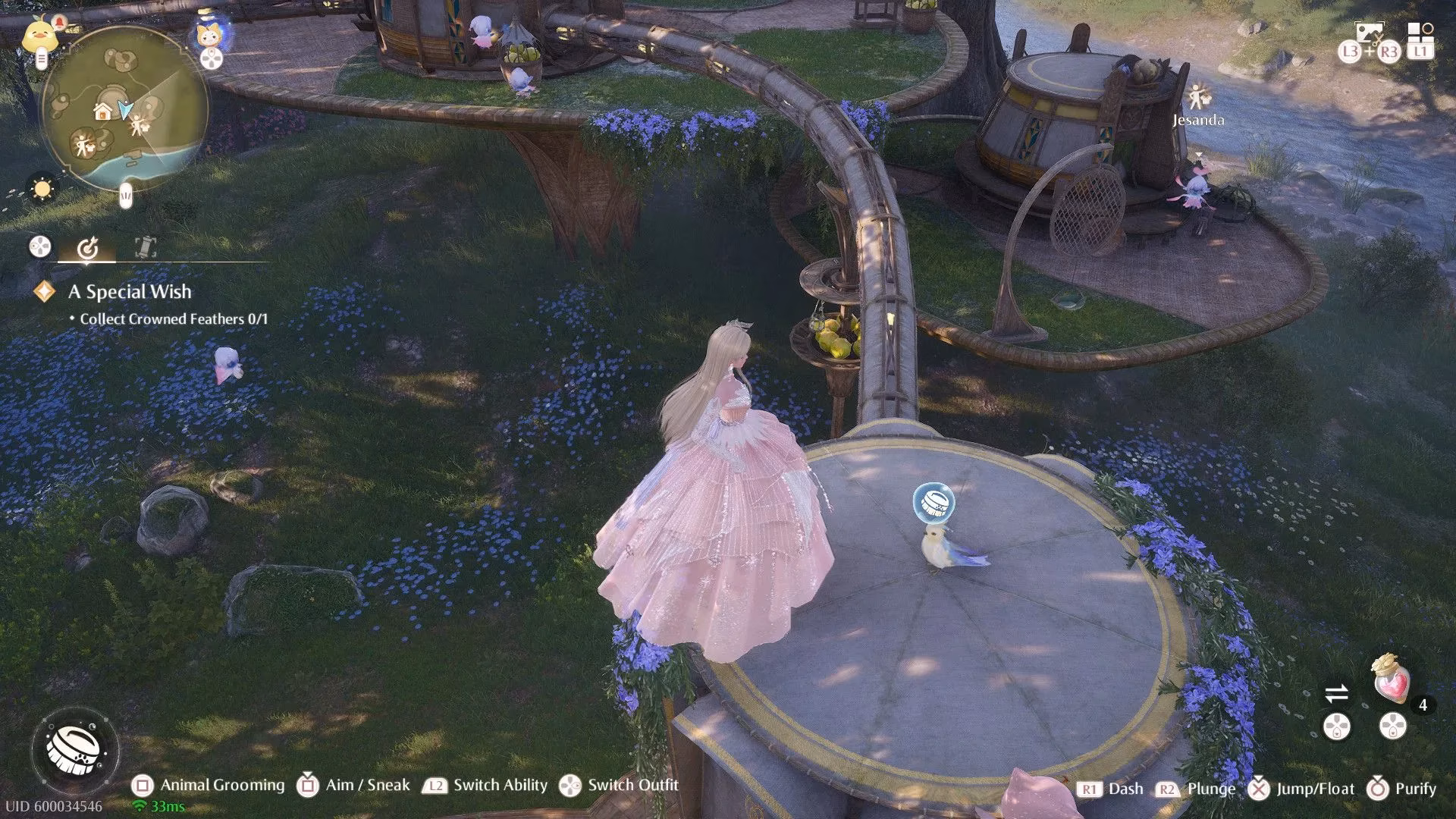Use the heart potion item
Viewport: 1456px width, 819px height.
click(1392, 679)
